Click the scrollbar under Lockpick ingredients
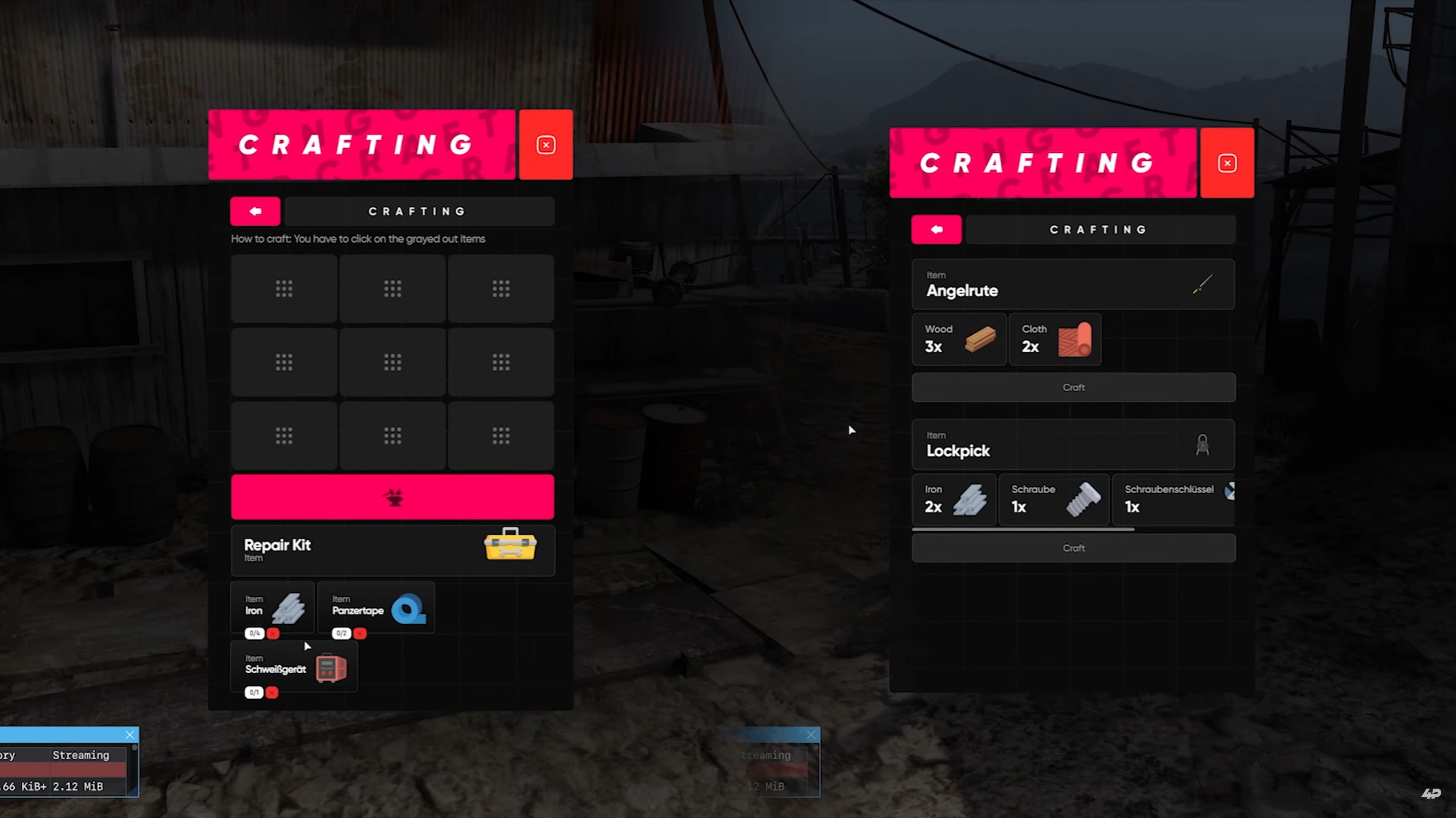This screenshot has height=818, width=1456. 1023,530
